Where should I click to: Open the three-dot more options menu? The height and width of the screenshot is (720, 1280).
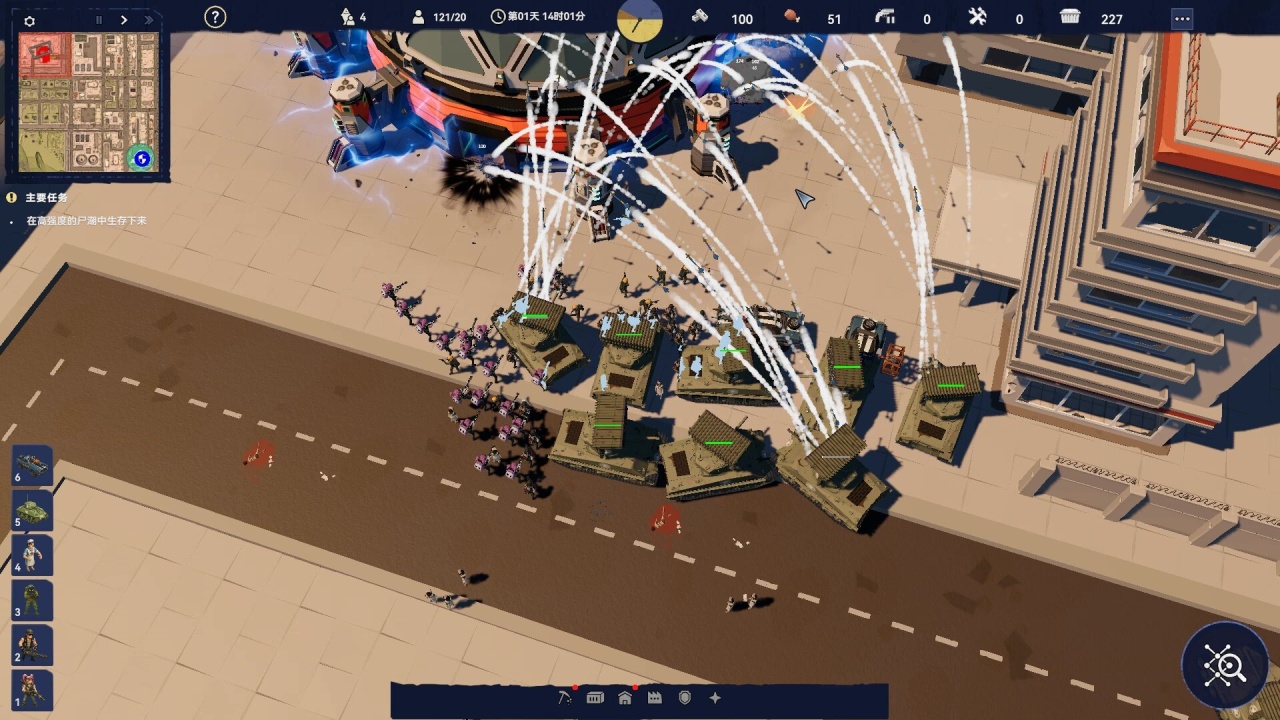[x=1182, y=19]
